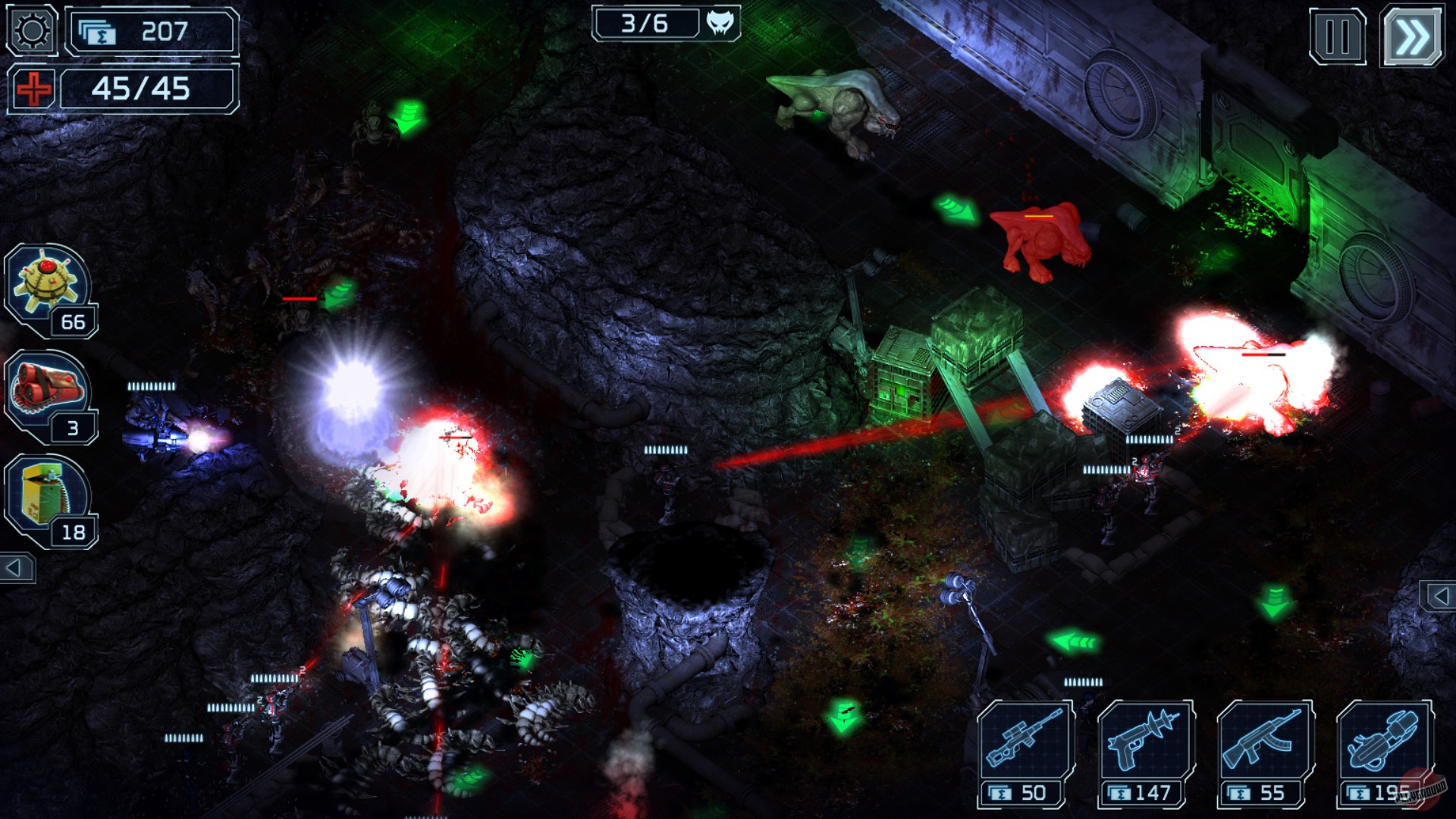Open the money balance display showing 207
The width and height of the screenshot is (1456, 819).
pos(148,30)
